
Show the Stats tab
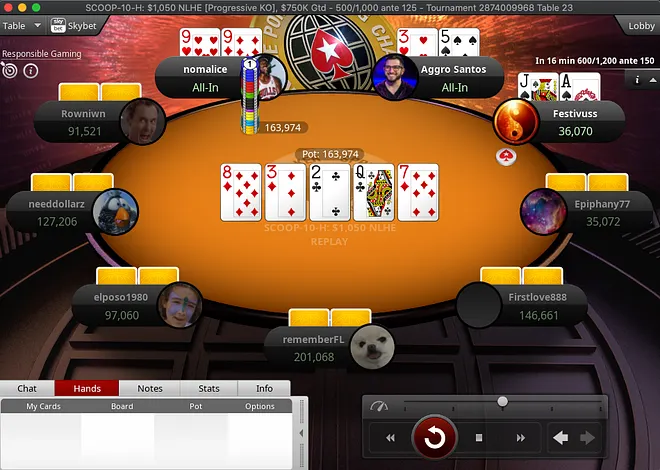[209, 388]
